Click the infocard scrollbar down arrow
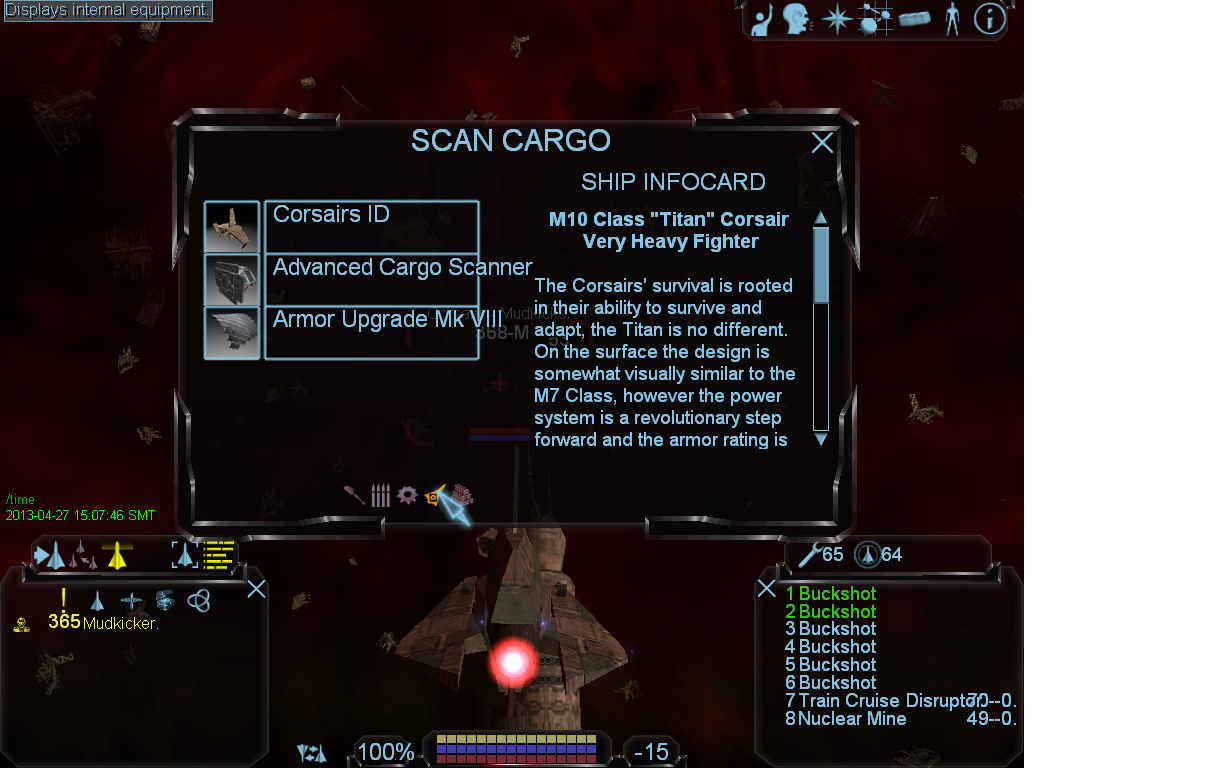This screenshot has height=768, width=1208. 821,438
